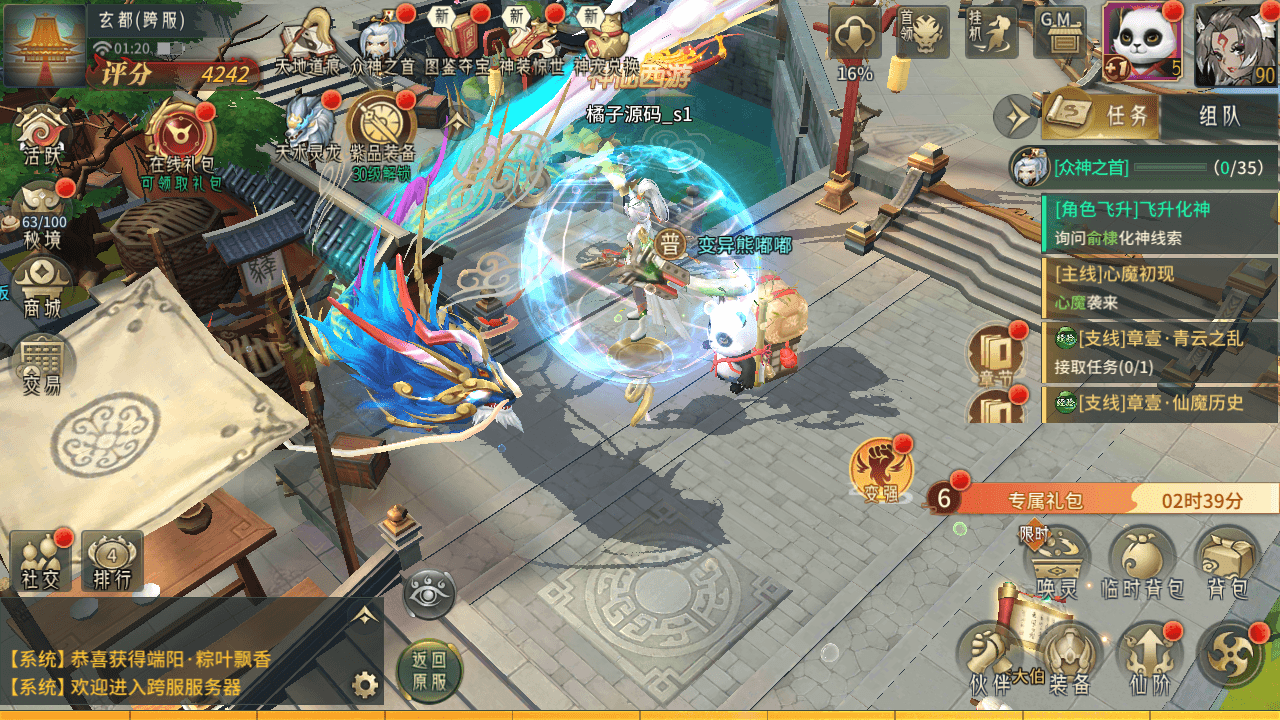Image resolution: width=1280 pixels, height=720 pixels.
Task: Enter the 商城 shop
Action: [x=43, y=287]
